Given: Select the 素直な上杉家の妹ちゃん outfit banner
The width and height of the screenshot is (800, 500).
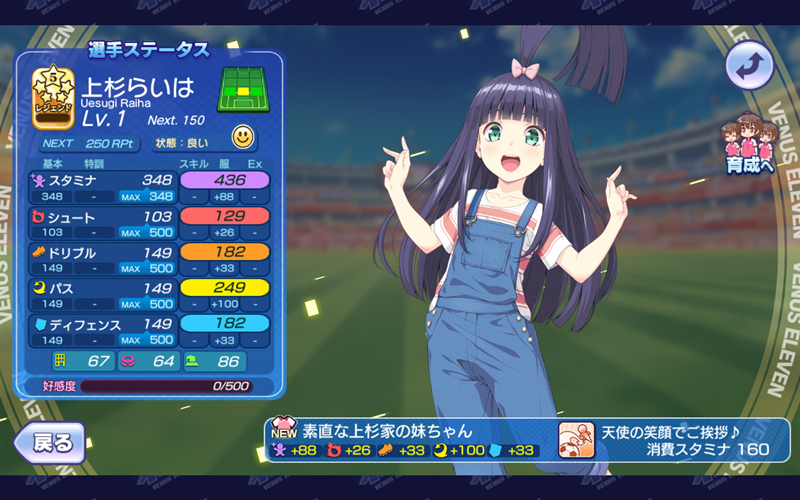Looking at the screenshot, I should click(x=410, y=440).
